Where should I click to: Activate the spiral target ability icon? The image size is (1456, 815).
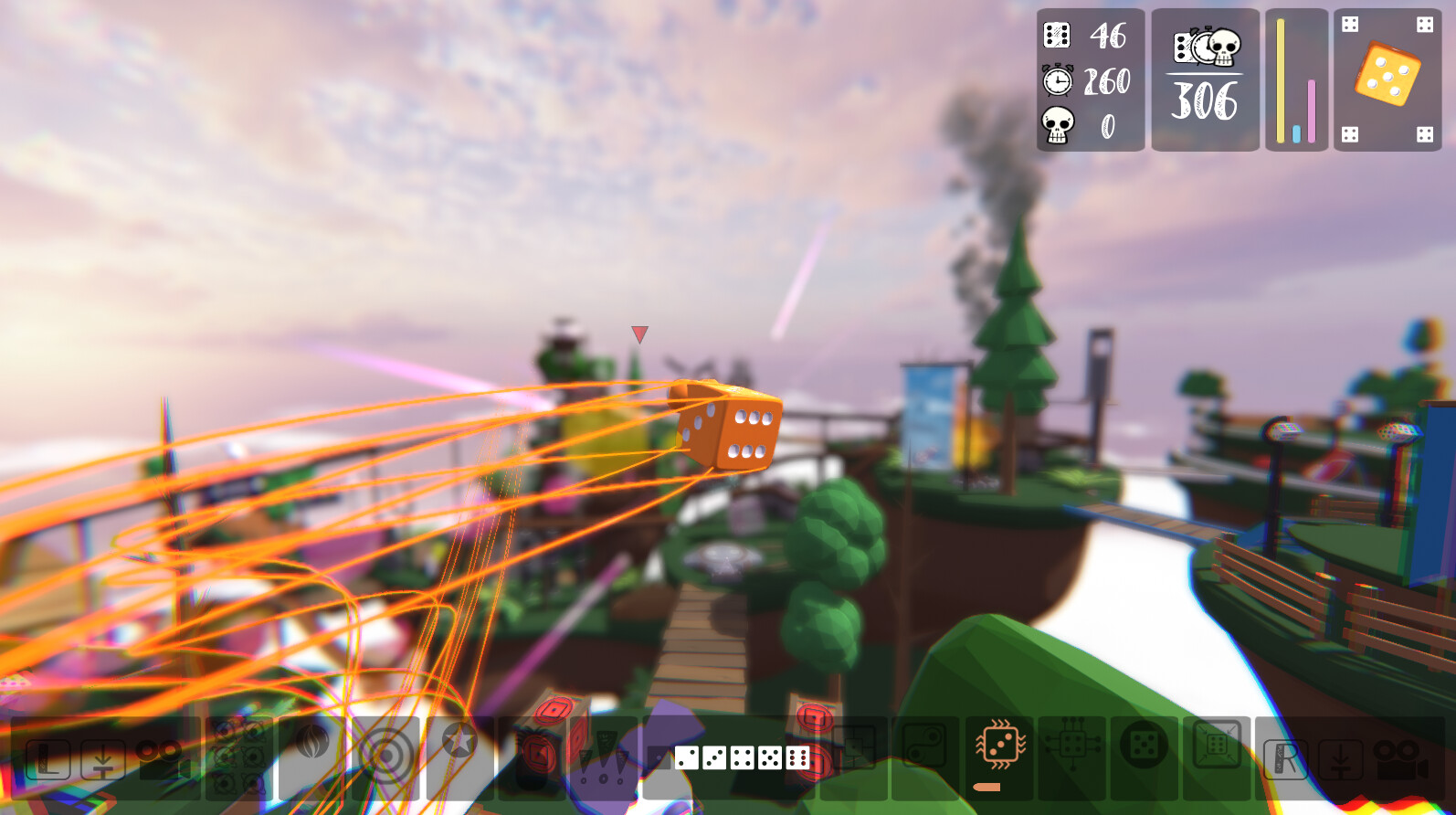tap(387, 757)
